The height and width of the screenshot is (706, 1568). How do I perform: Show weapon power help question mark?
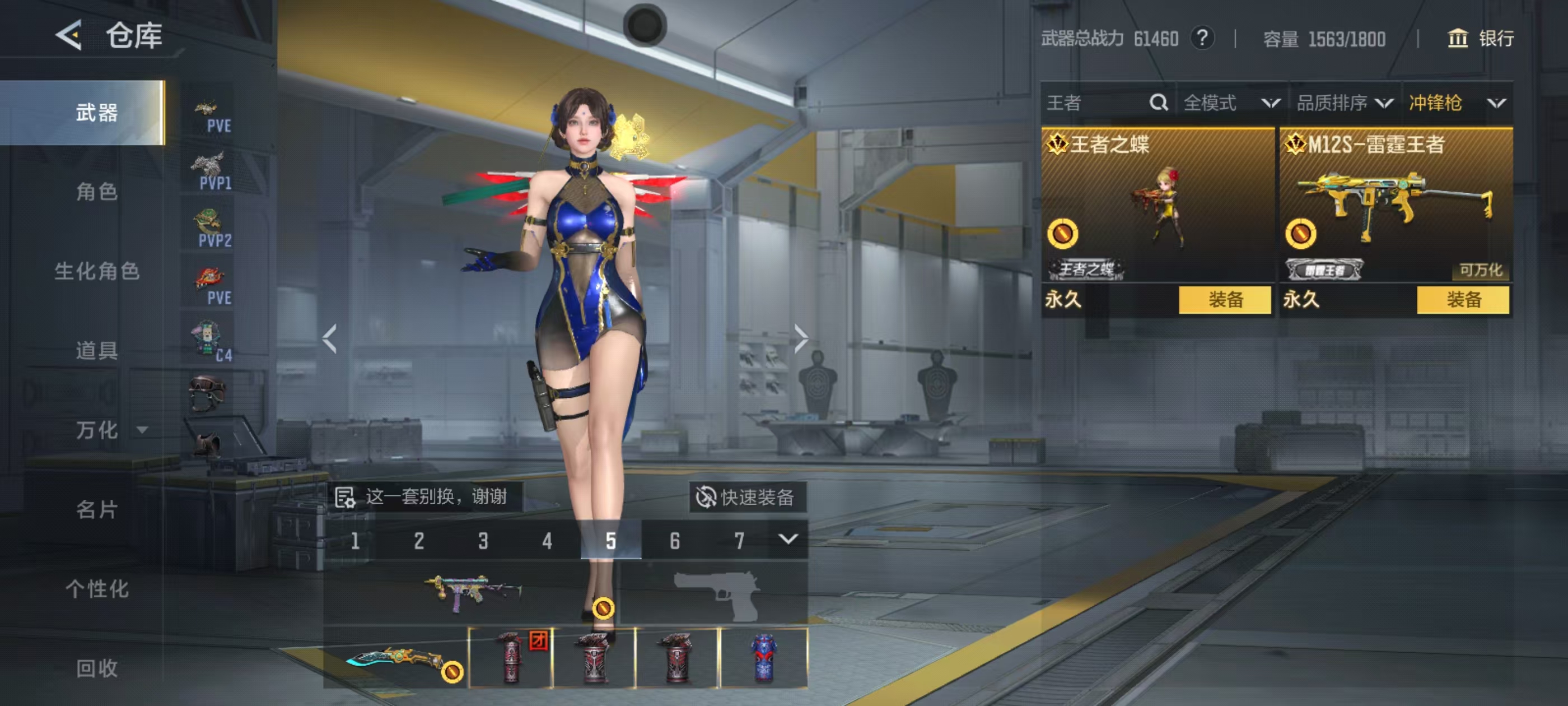[1202, 38]
